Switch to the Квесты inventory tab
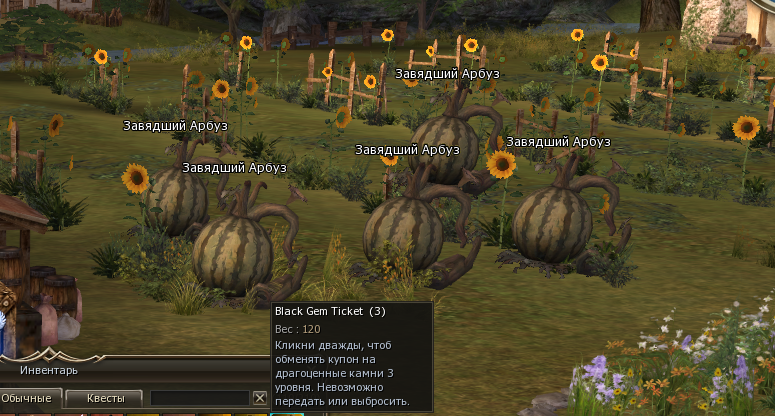Image resolution: width=775 pixels, height=416 pixels. [105, 398]
